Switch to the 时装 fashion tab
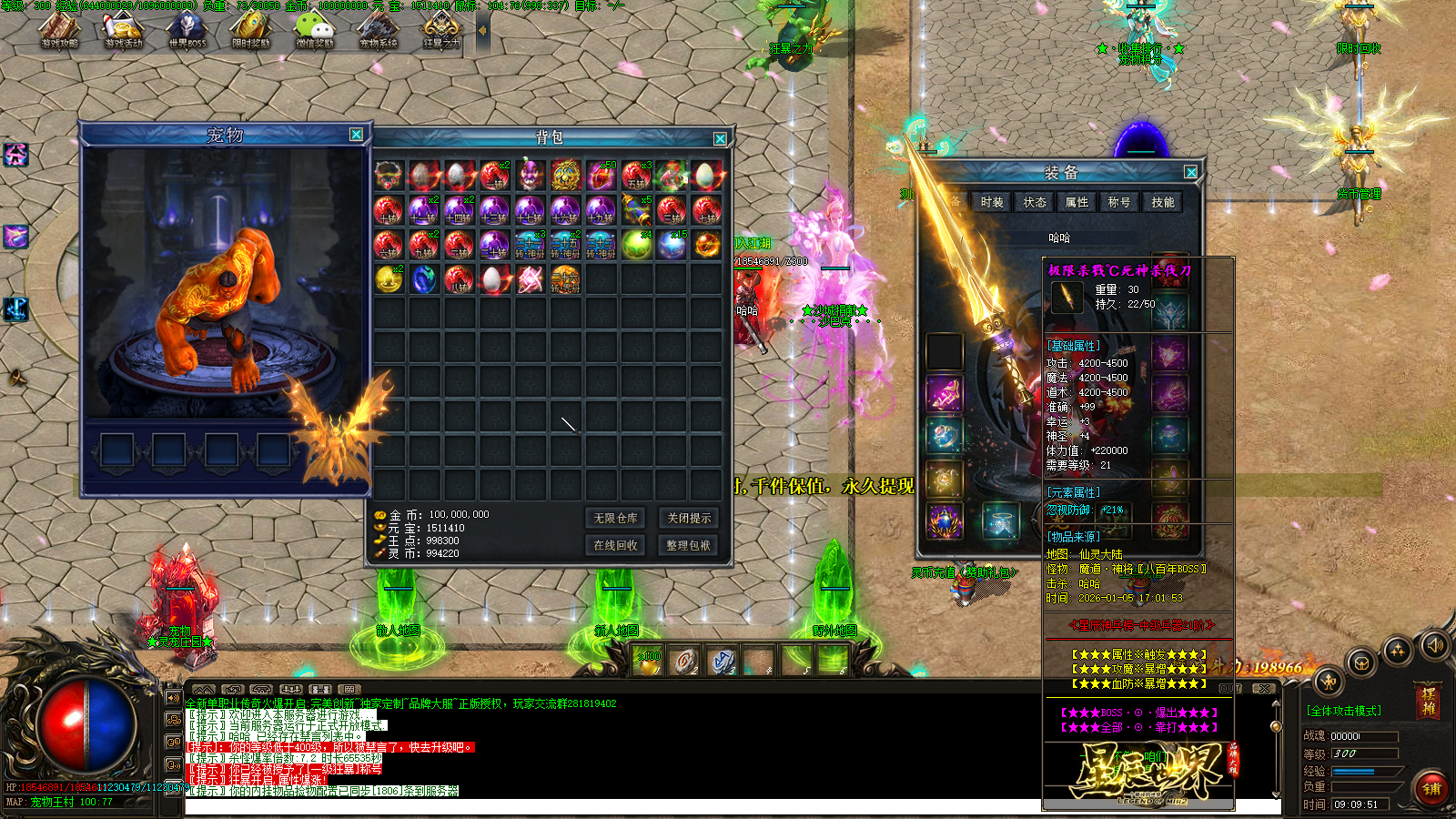The width and height of the screenshot is (1456, 819). [x=992, y=202]
